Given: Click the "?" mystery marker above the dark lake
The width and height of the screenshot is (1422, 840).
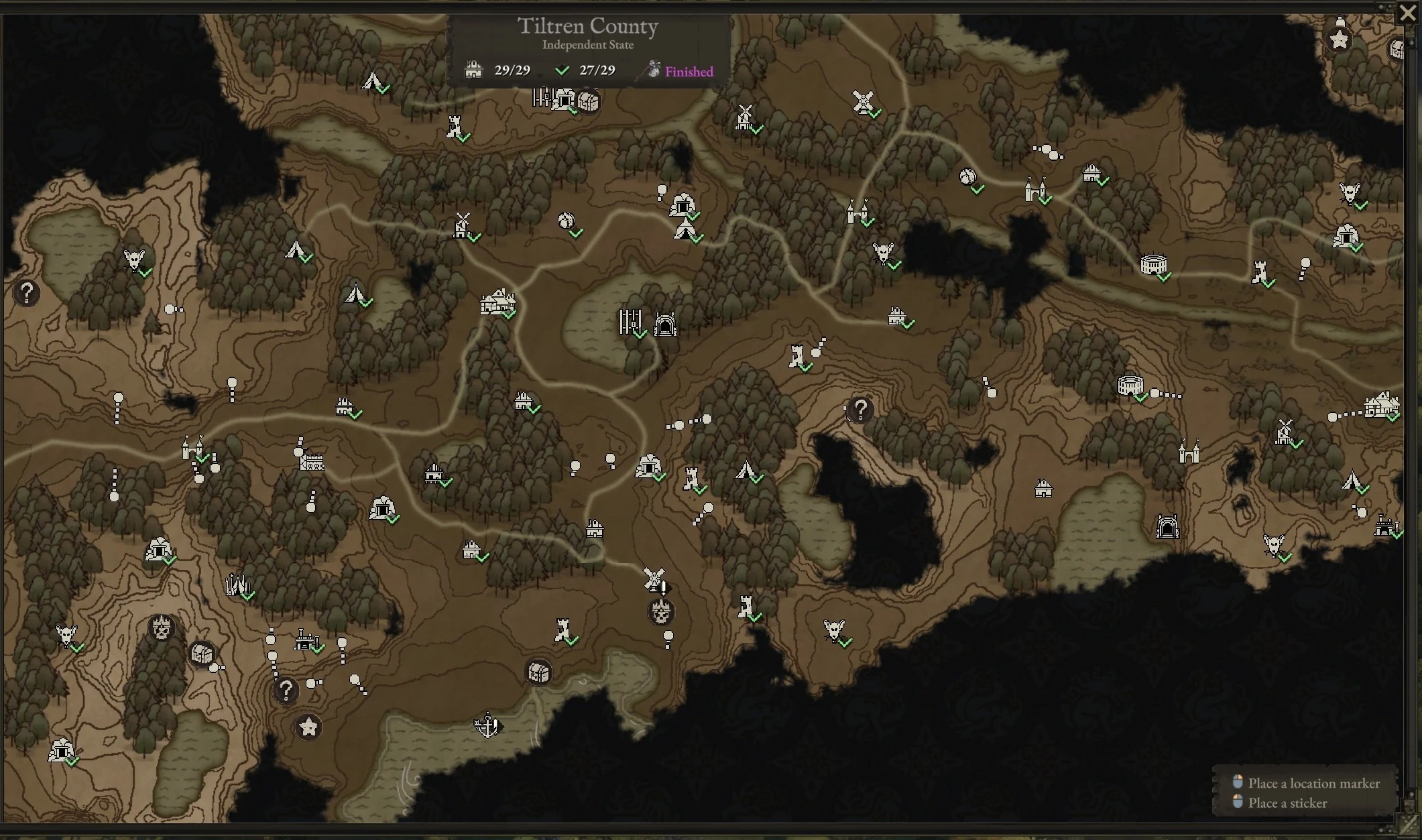Looking at the screenshot, I should (860, 410).
